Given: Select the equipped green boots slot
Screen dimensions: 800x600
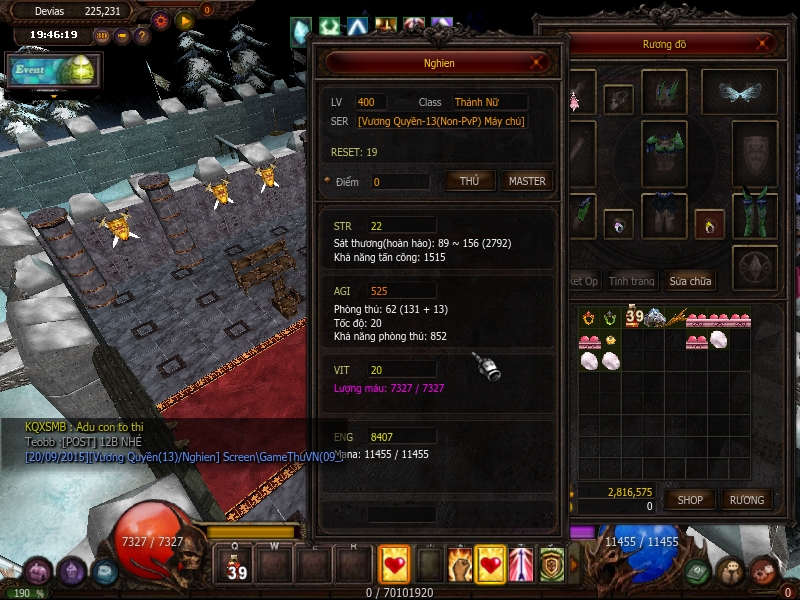Looking at the screenshot, I should 755,215.
